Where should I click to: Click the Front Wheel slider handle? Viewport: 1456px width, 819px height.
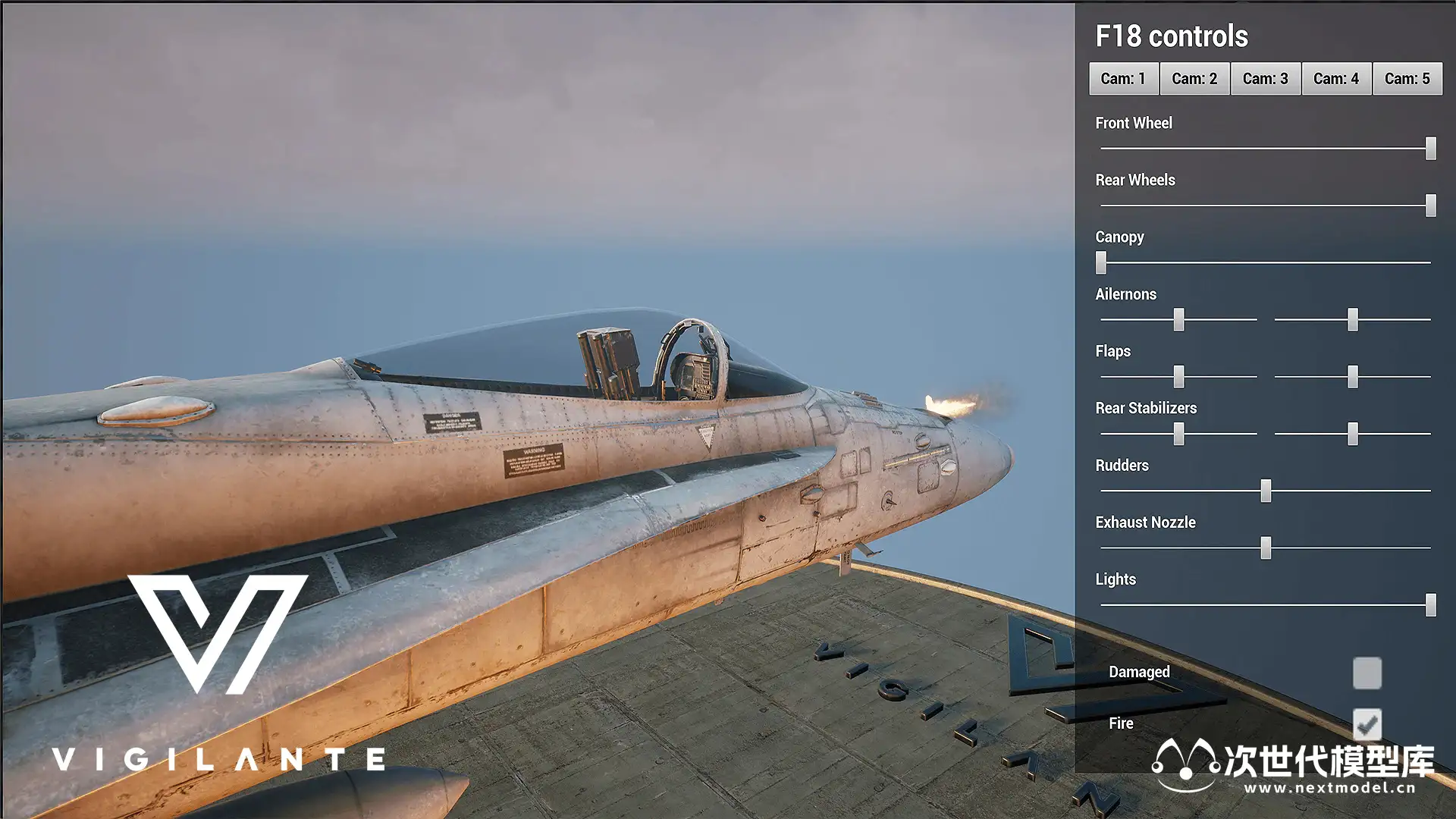[1431, 149]
